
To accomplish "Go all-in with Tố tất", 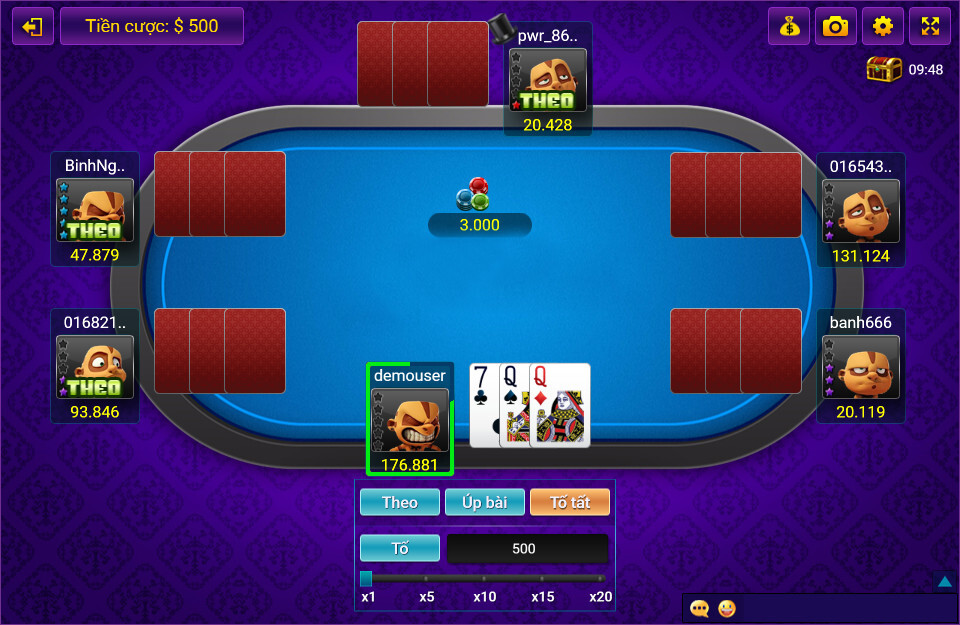I will (x=569, y=502).
